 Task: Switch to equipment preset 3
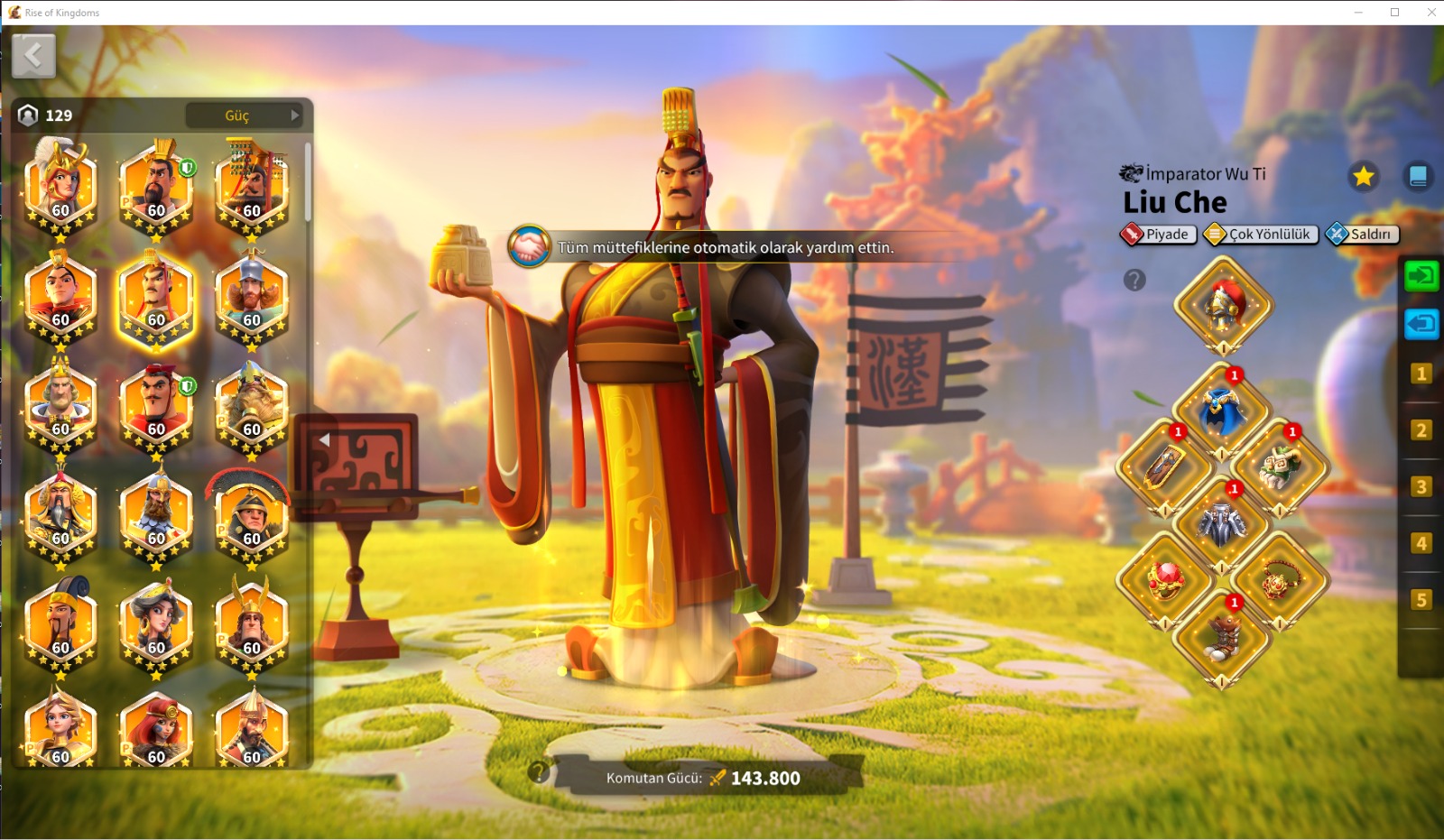tap(1421, 487)
